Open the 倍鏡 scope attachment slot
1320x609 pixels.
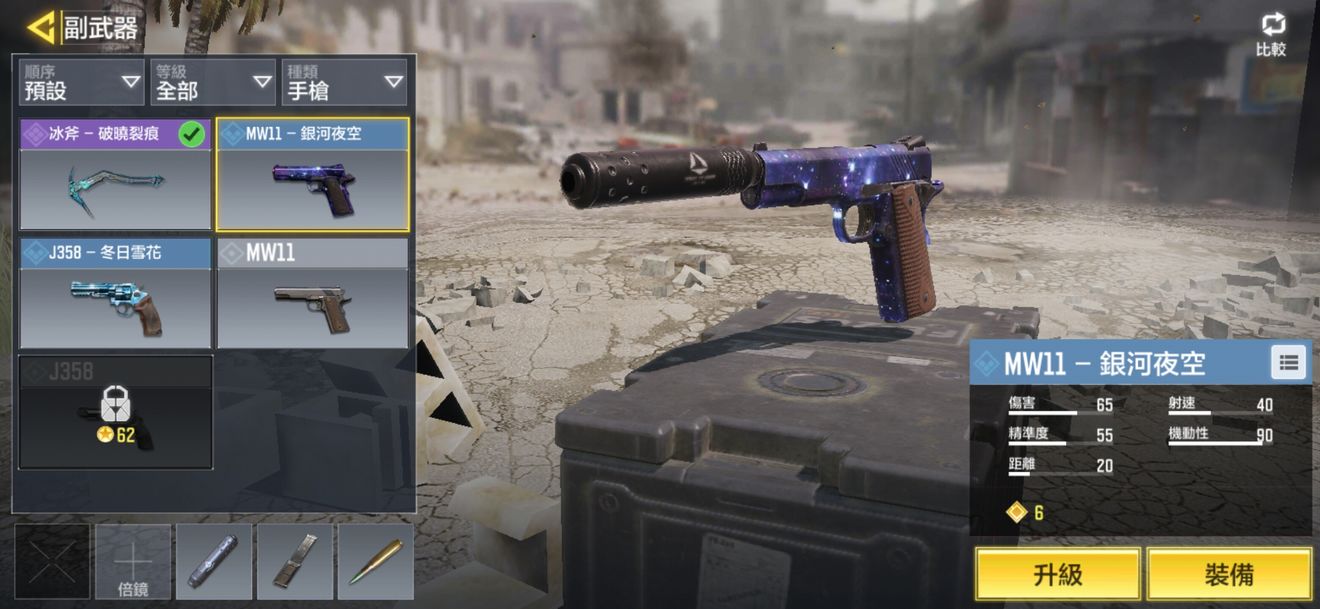coord(133,562)
